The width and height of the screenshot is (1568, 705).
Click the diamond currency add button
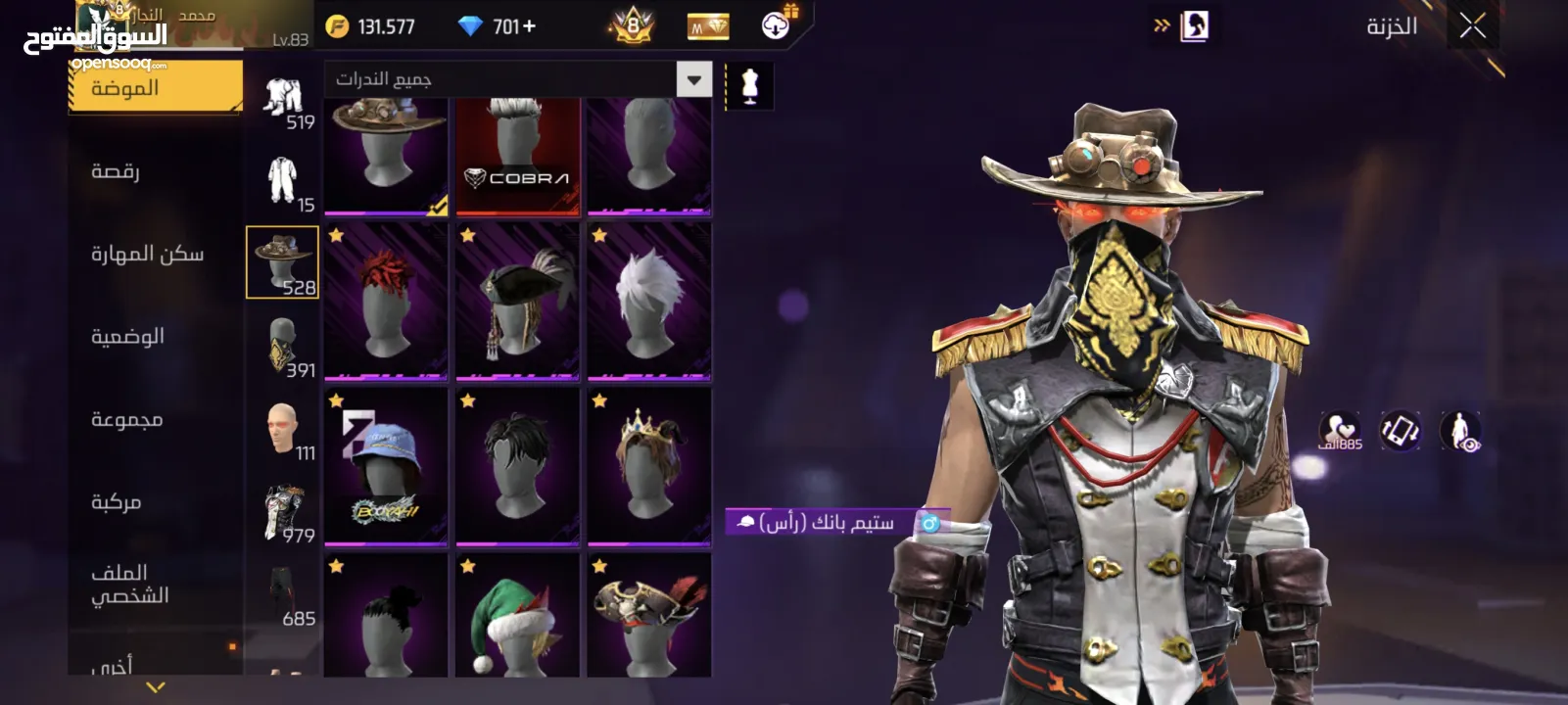click(x=530, y=26)
